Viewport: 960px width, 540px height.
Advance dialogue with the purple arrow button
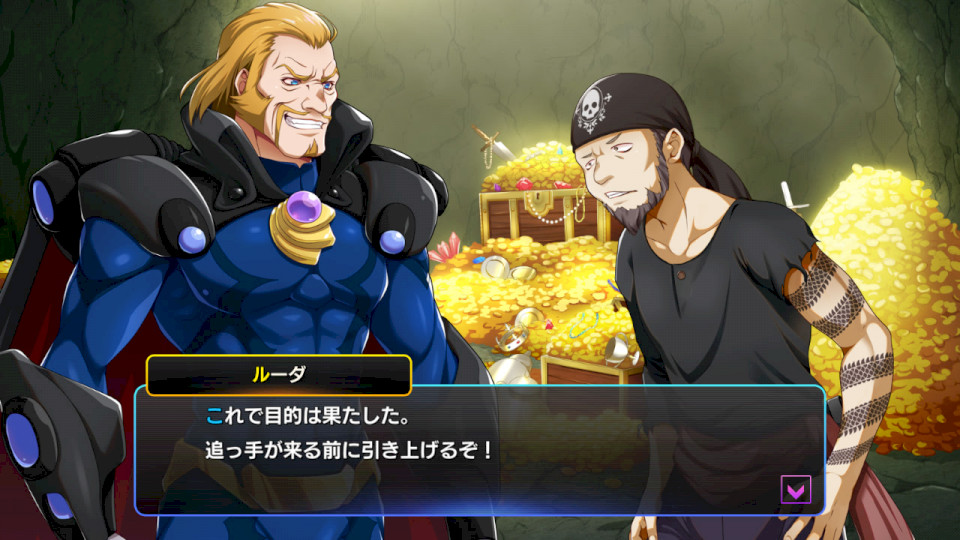point(796,489)
